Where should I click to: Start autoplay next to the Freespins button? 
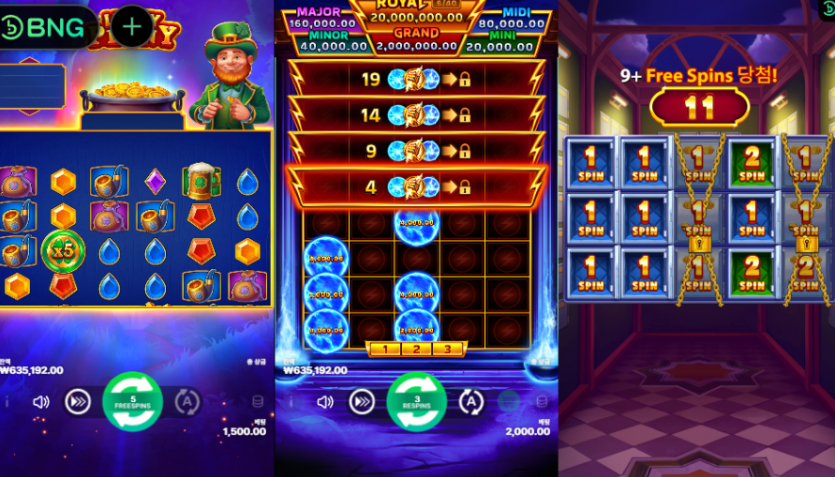click(x=186, y=402)
